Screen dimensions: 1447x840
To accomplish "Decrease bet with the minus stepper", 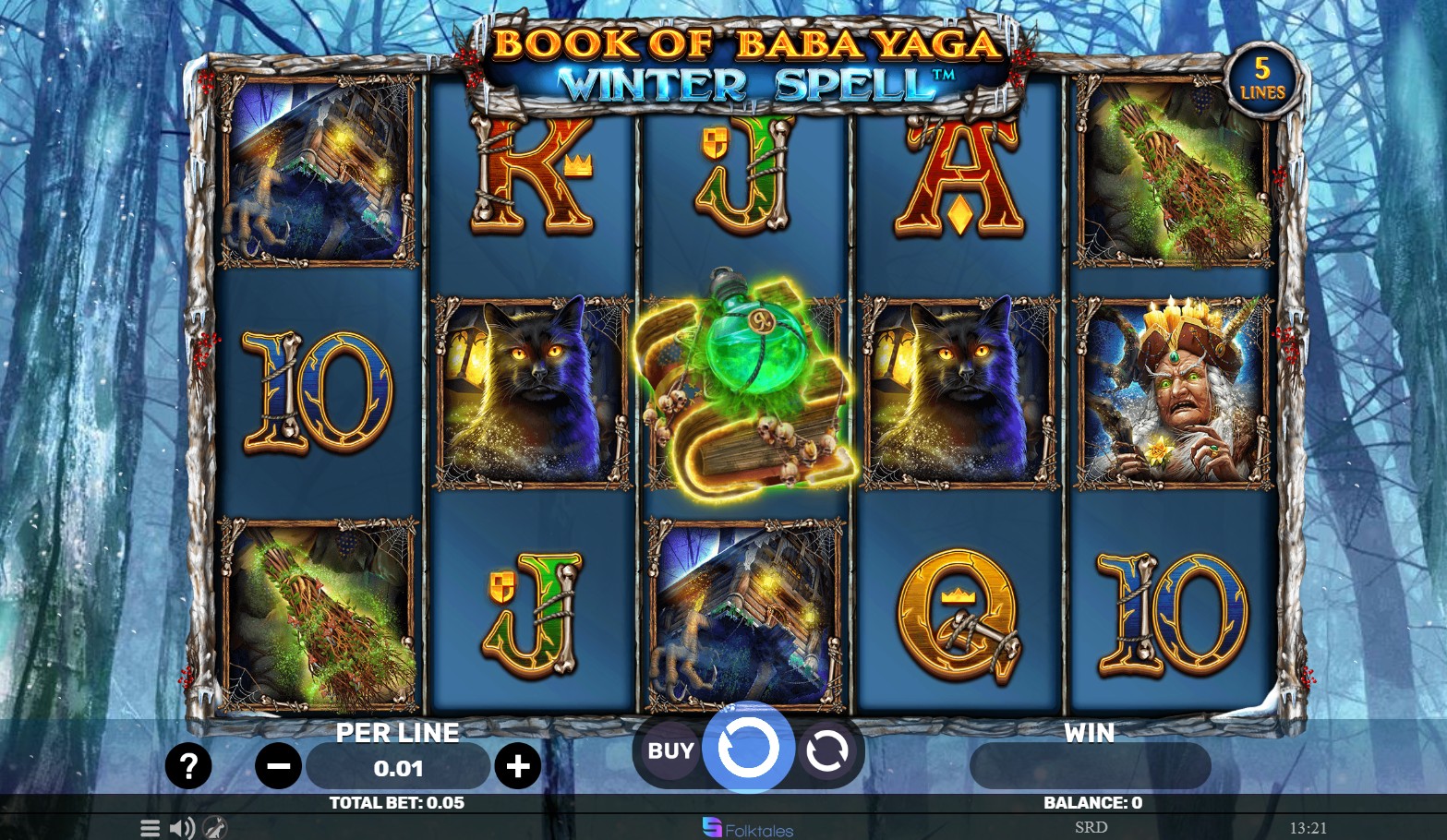I will (x=278, y=766).
